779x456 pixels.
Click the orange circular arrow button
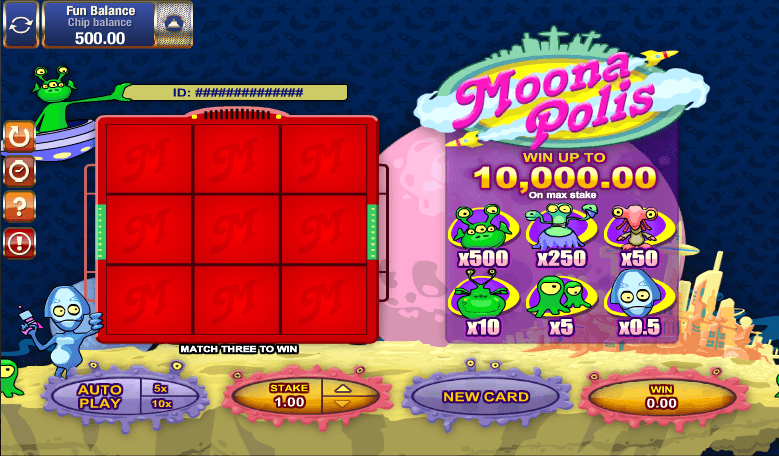click(x=19, y=137)
